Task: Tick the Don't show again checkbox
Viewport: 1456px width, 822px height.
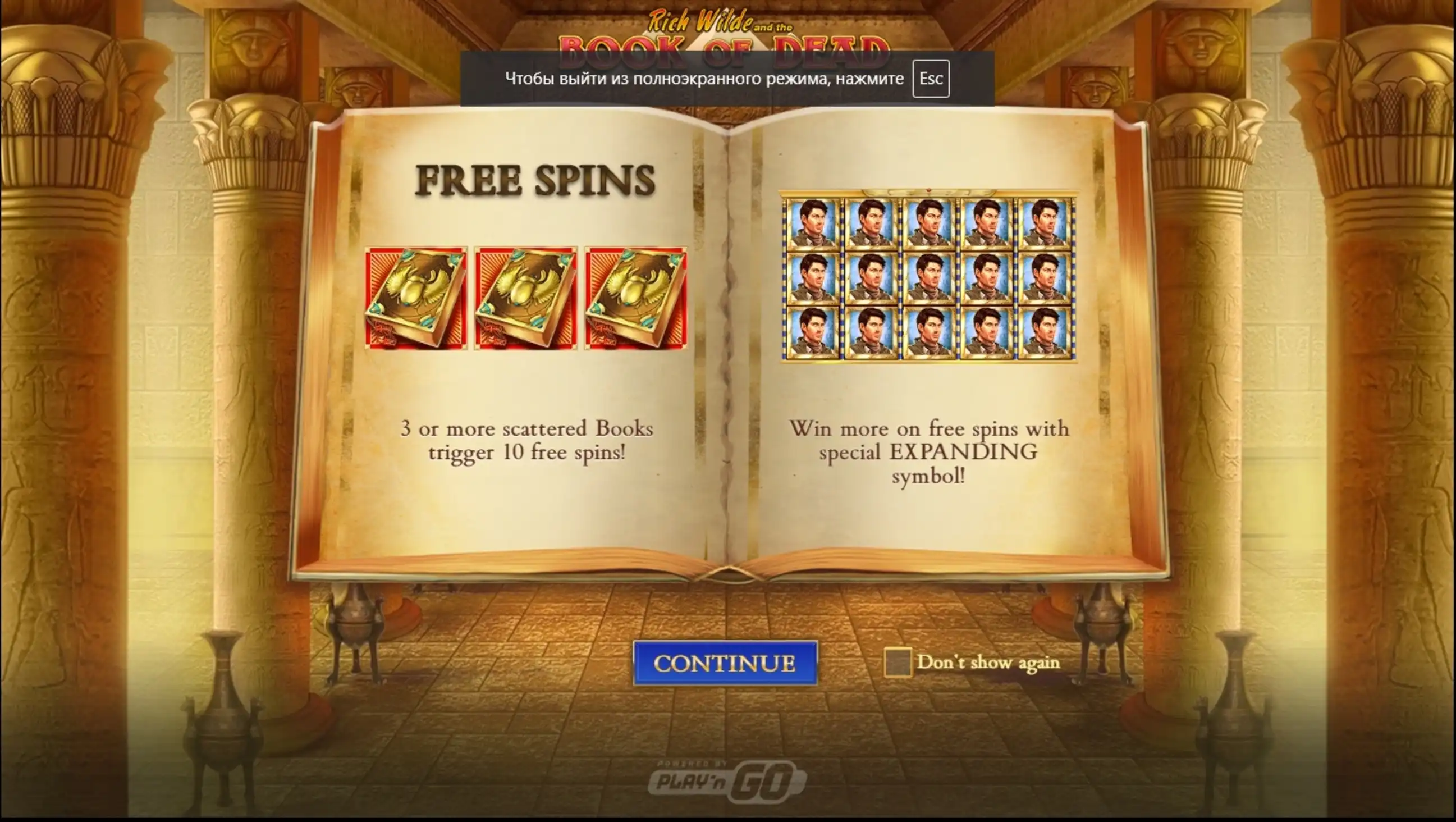Action: pos(898,662)
